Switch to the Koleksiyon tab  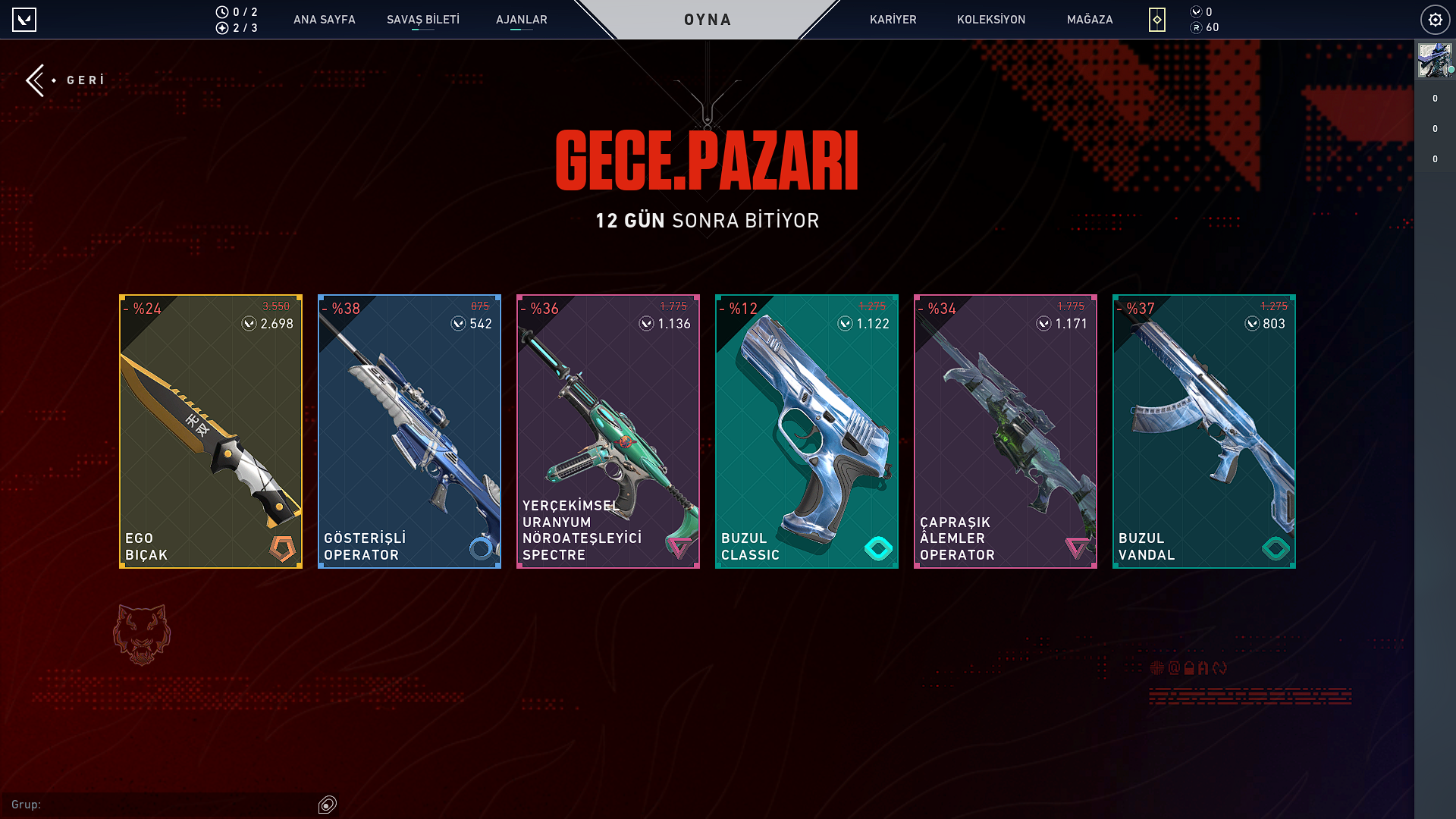[x=991, y=20]
